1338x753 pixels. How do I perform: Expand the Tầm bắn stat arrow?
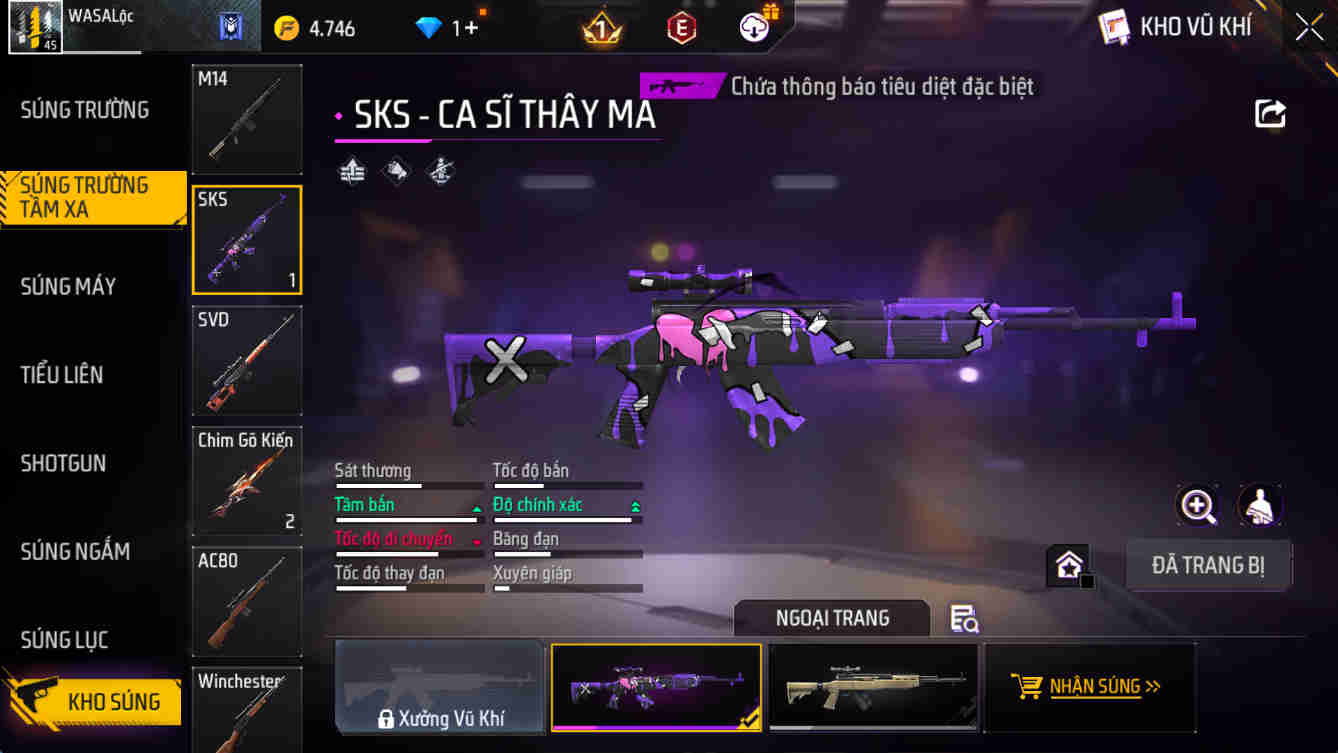[x=477, y=505]
